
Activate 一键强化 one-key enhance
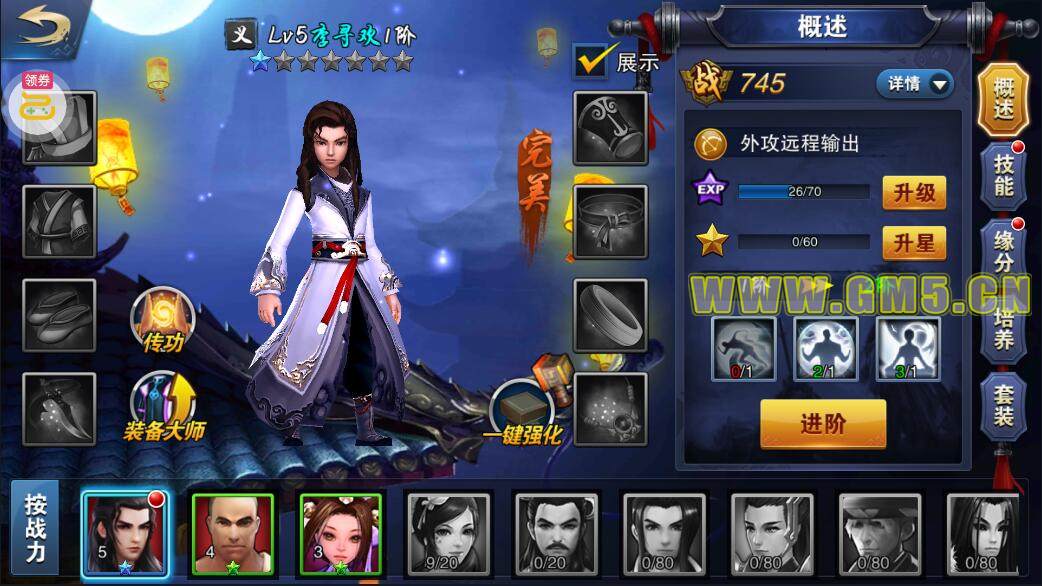[522, 412]
